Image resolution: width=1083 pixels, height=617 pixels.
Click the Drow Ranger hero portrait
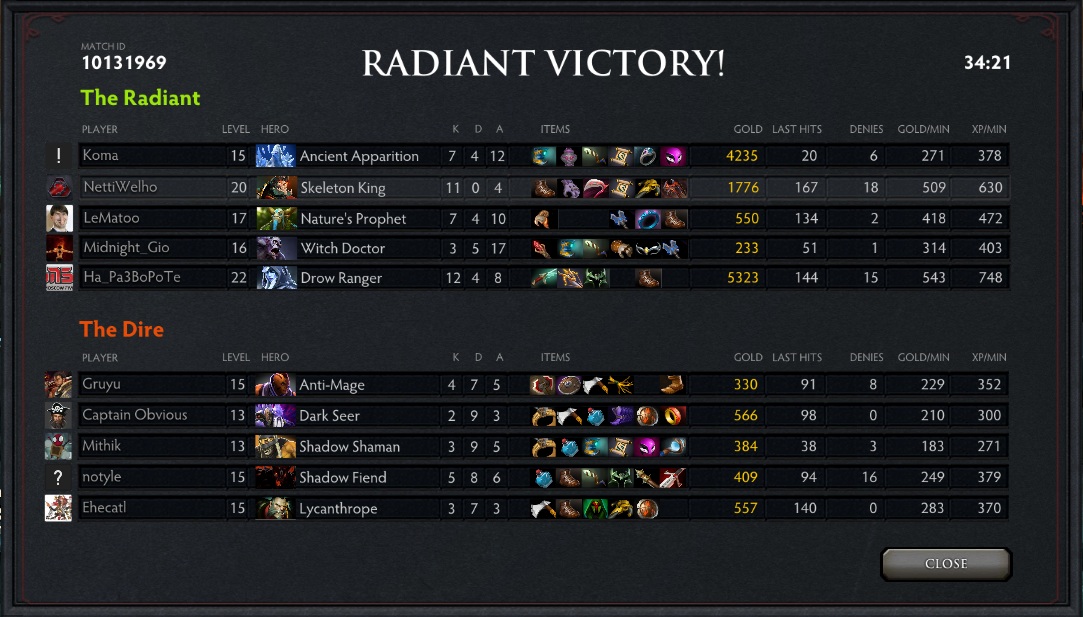[x=276, y=278]
